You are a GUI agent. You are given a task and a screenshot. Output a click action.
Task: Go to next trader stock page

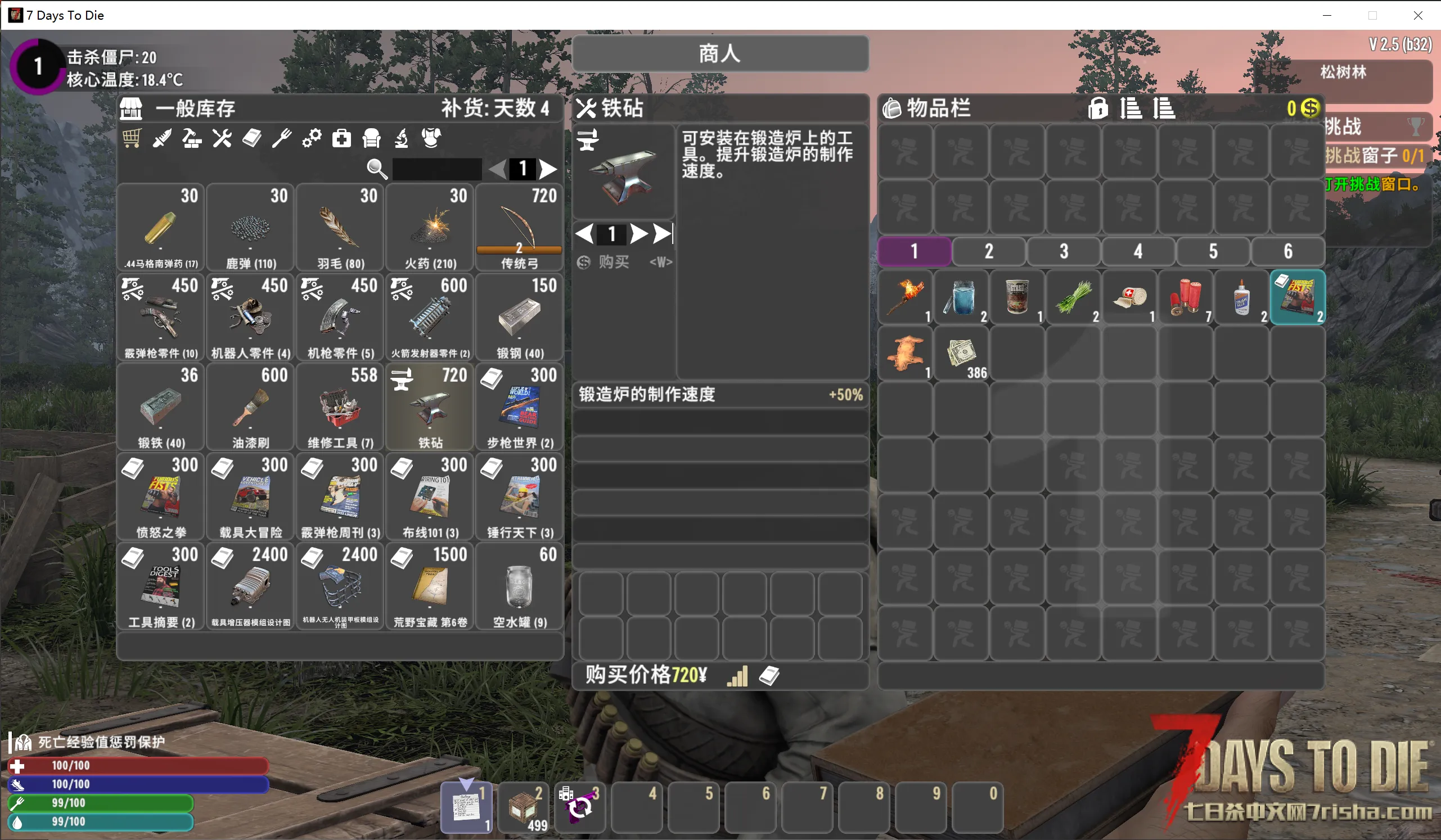click(x=548, y=169)
